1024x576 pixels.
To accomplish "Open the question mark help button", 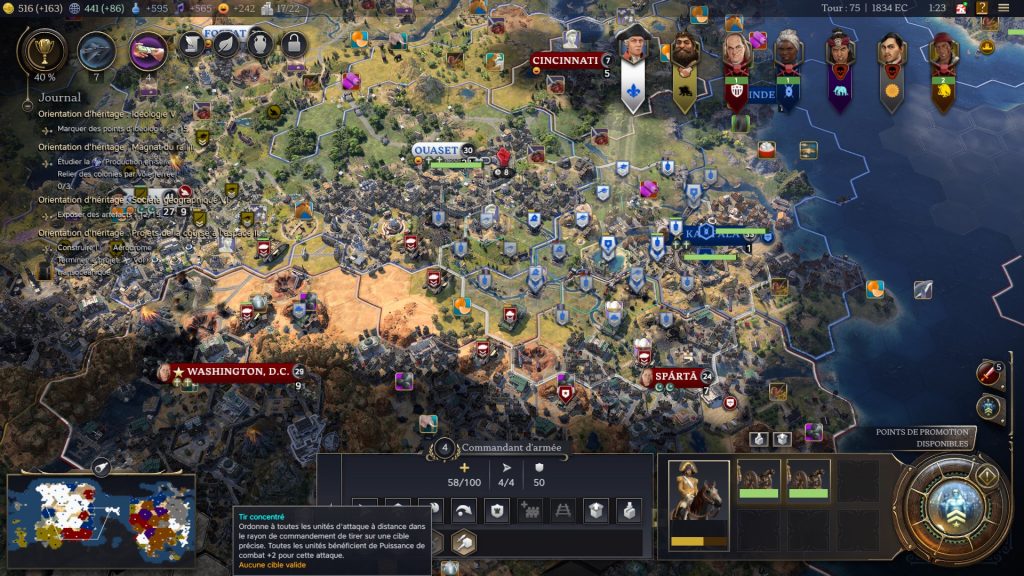I will [x=982, y=8].
